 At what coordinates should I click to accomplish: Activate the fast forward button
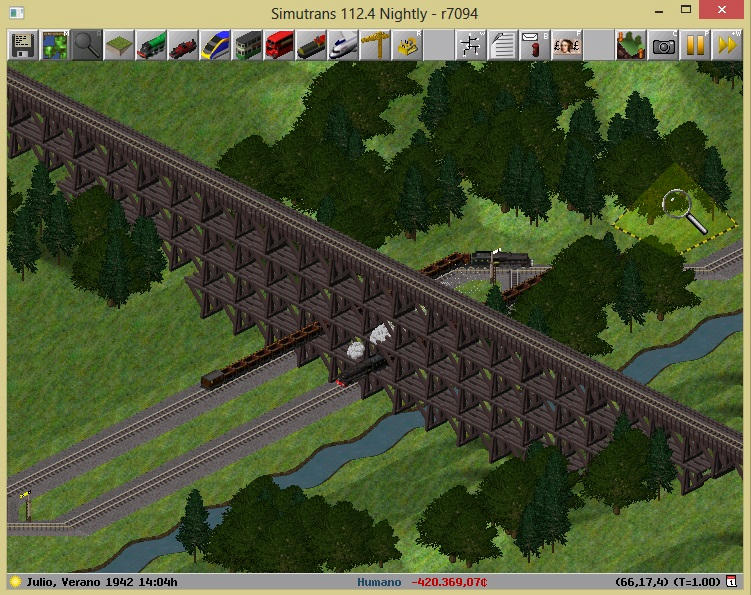[727, 45]
